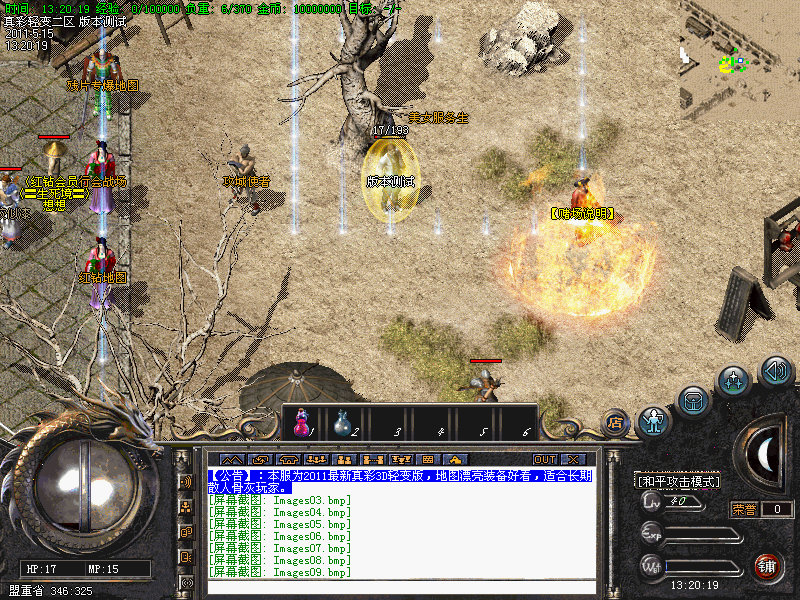The image size is (800, 600).
Task: Open the shop via the 店 button
Action: point(614,423)
